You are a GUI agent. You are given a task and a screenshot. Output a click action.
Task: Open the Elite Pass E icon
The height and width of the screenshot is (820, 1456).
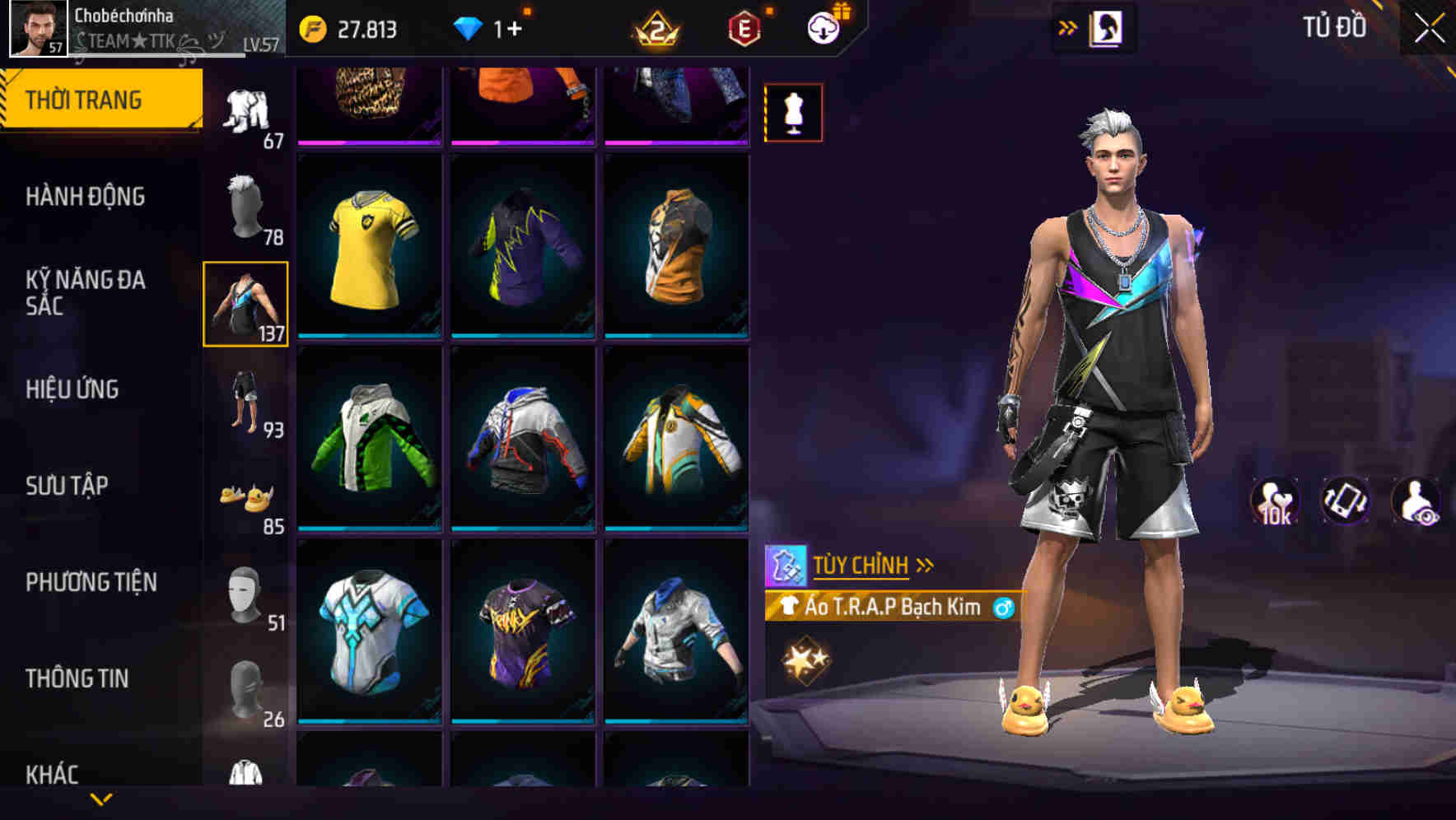[742, 26]
